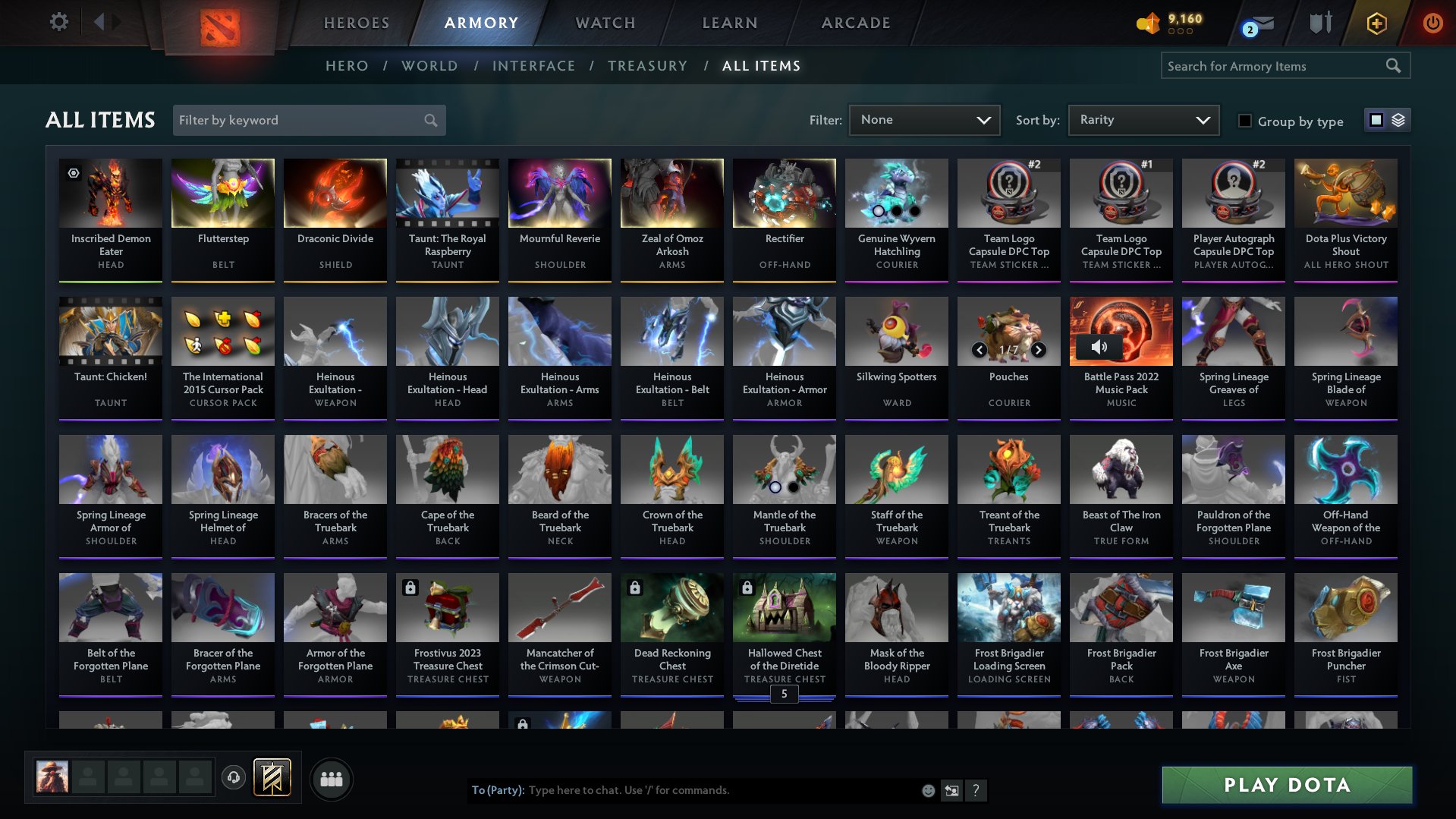1456x819 pixels.
Task: Advance the Pouches courier preview with right arrow
Action: pos(1038,351)
